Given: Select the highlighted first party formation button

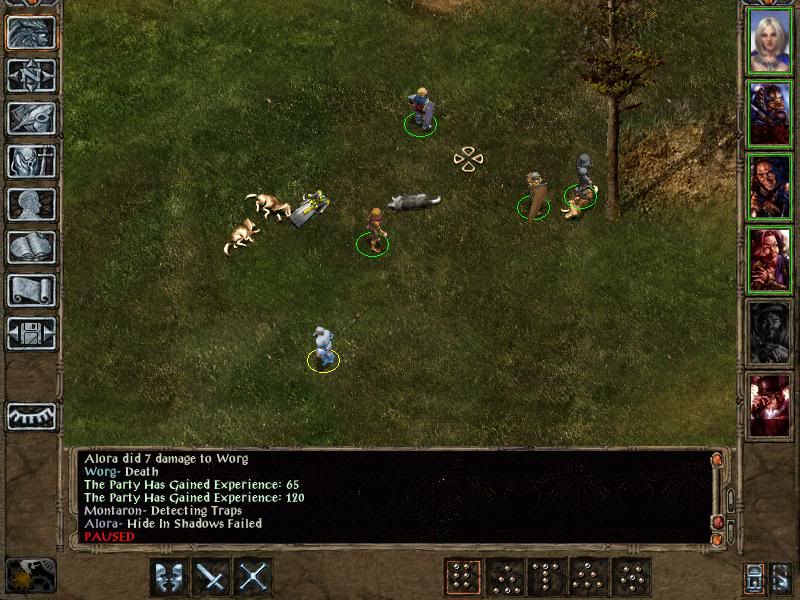Looking at the screenshot, I should 463,577.
